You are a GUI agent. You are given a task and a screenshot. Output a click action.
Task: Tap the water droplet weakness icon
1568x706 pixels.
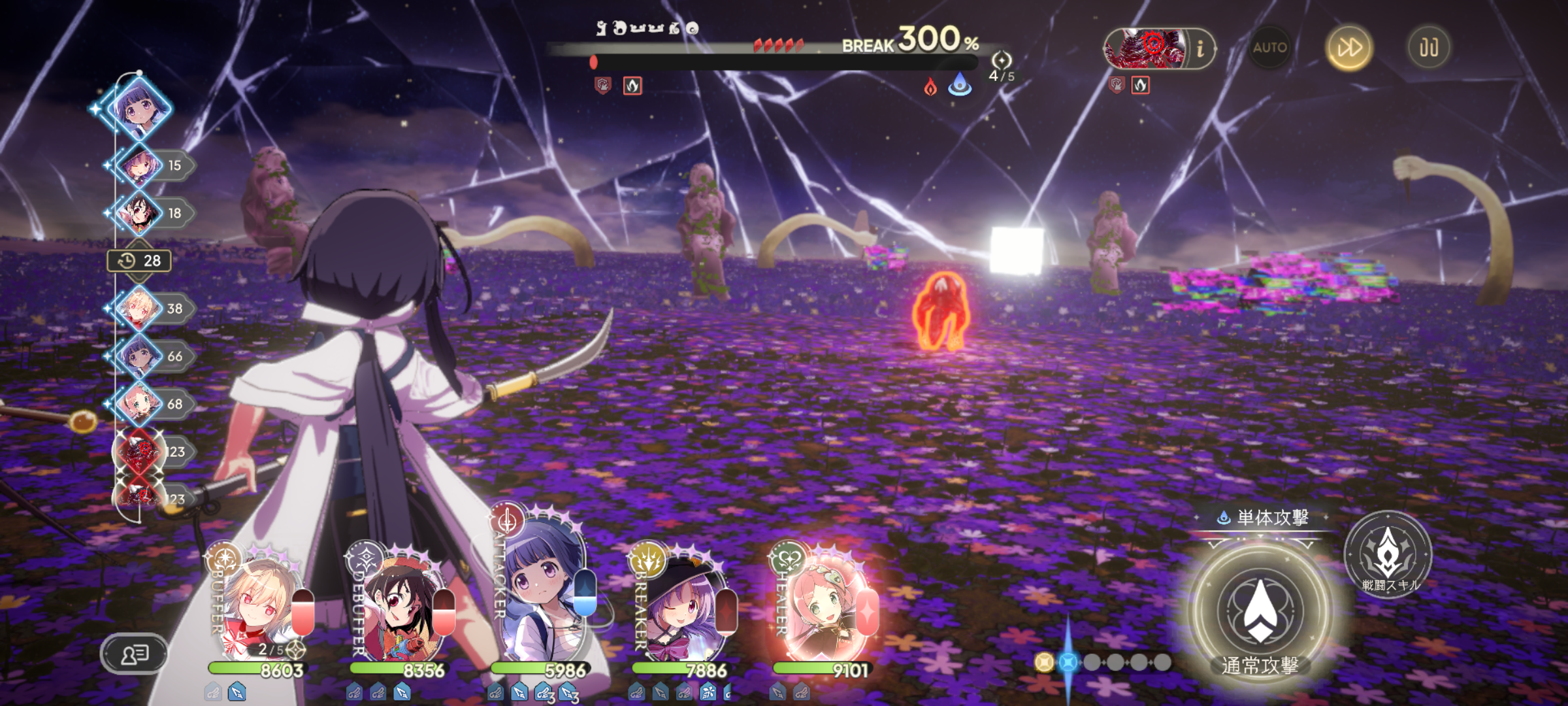[960, 85]
